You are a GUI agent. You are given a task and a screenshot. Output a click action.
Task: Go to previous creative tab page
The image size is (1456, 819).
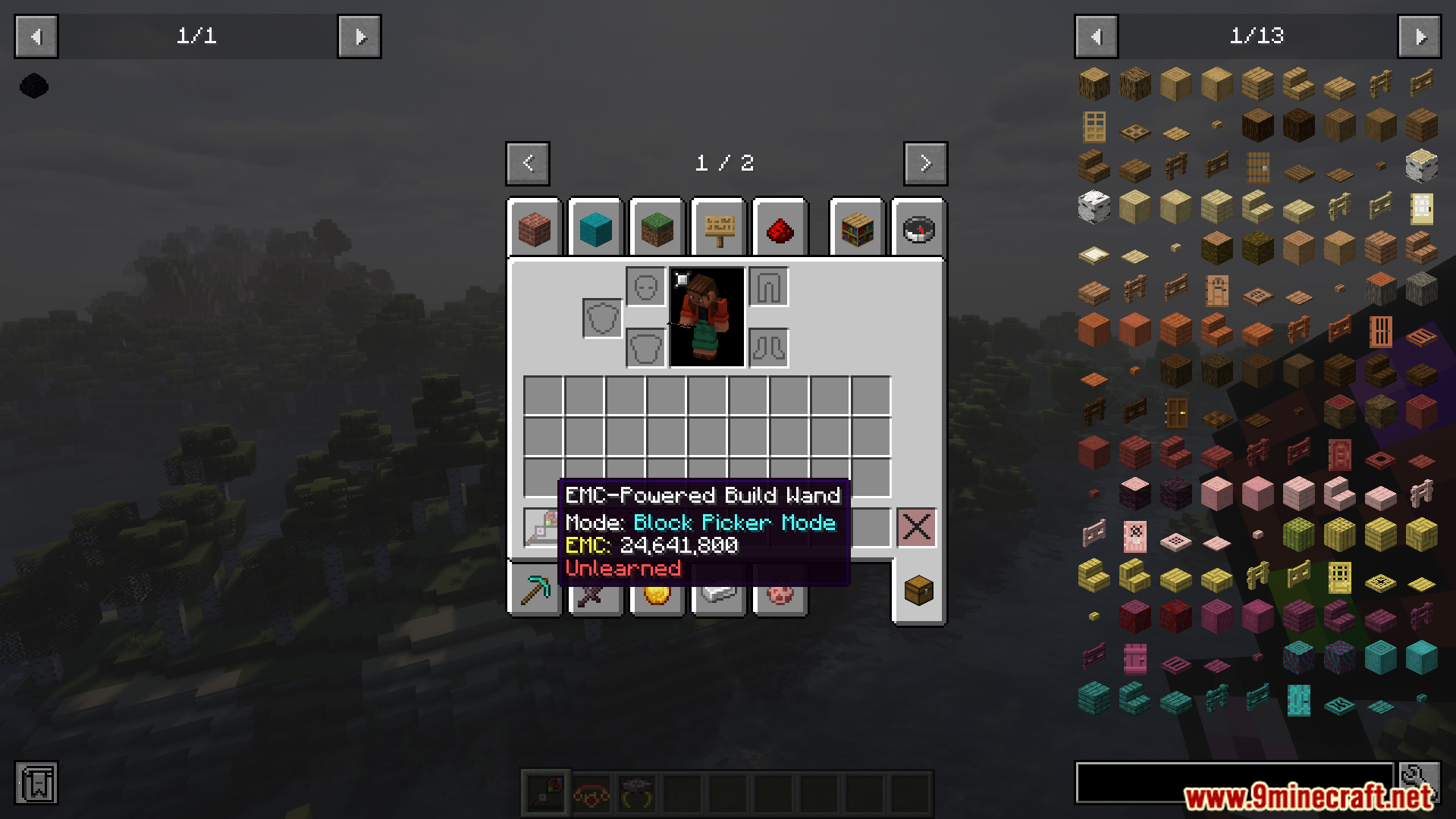click(528, 163)
